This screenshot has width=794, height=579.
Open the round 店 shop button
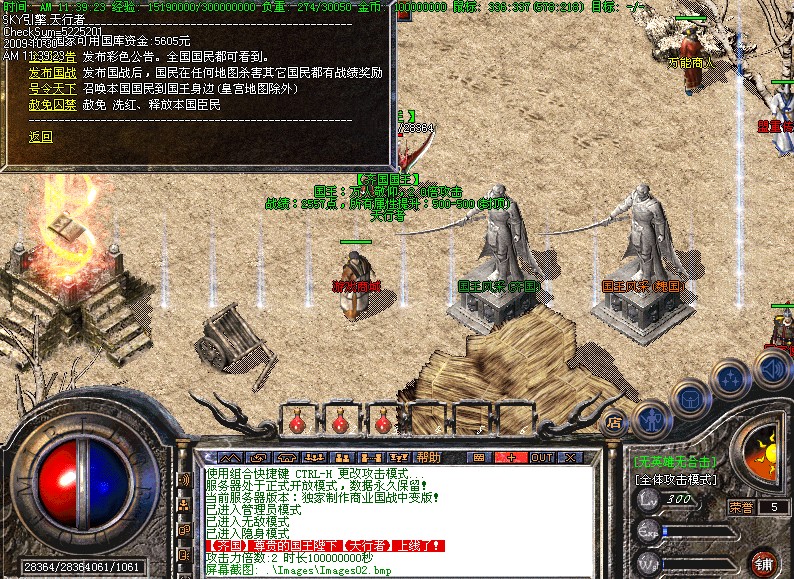(x=615, y=421)
